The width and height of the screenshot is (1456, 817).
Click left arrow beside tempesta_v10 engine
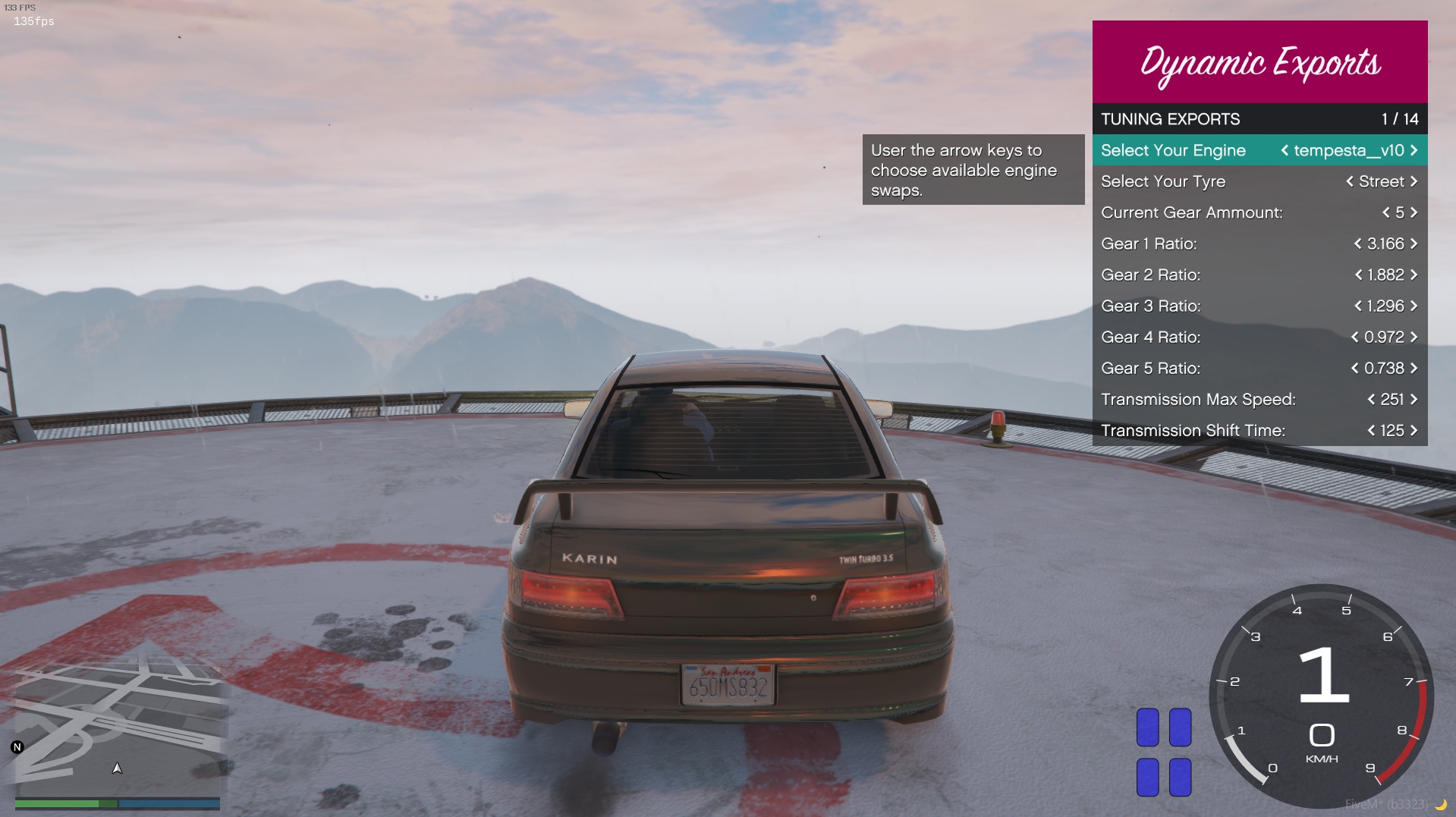1285,150
